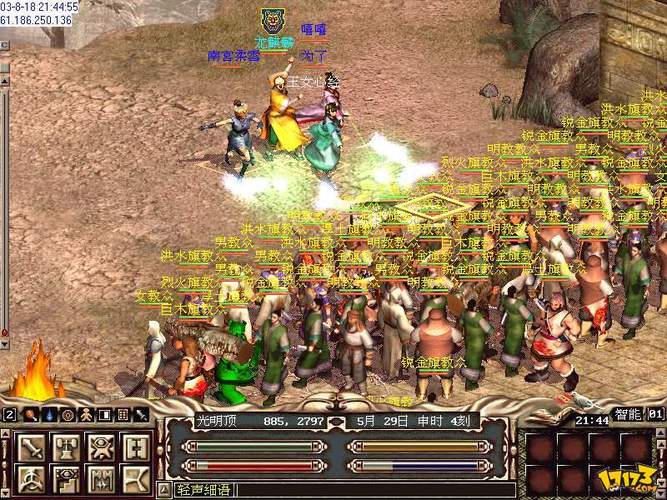Toggle the half-filled square toolbar icon

pos(103,414)
